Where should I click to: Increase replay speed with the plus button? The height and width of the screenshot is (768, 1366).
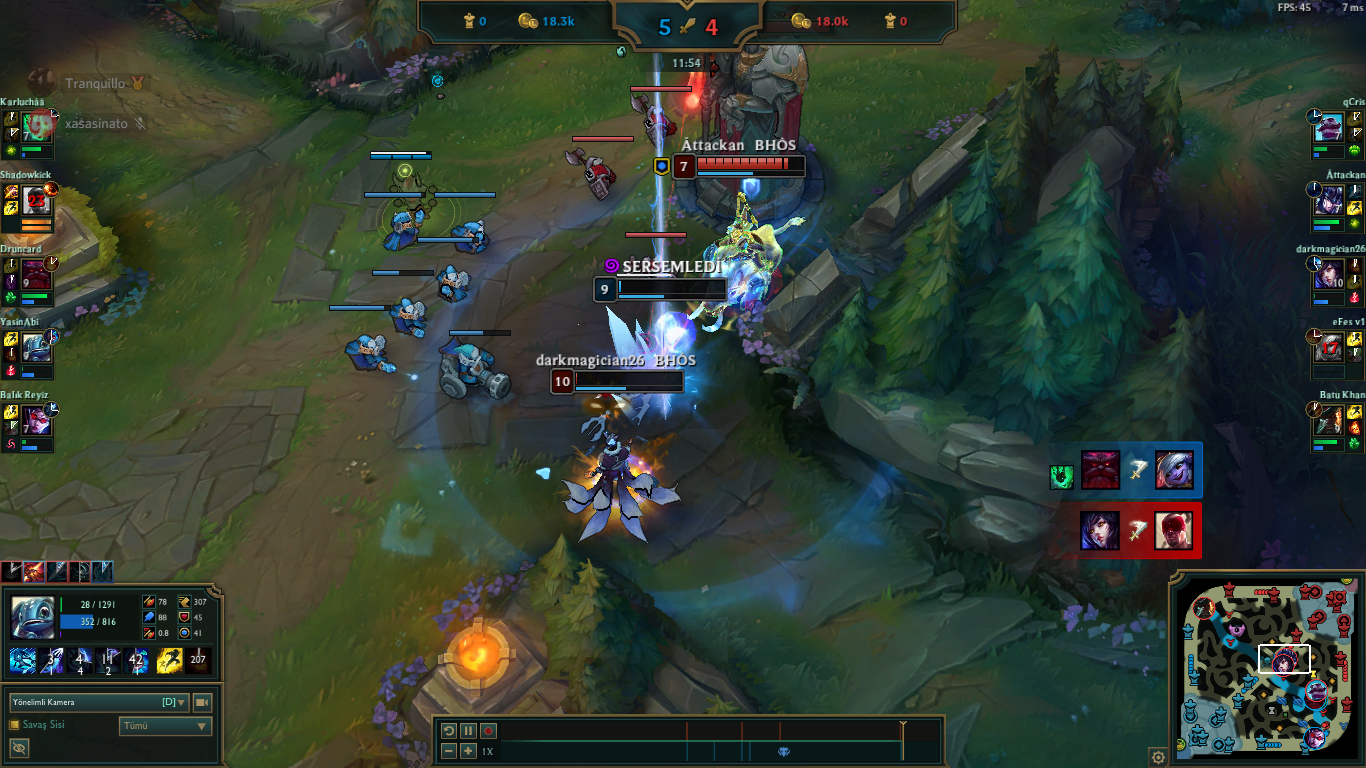coord(468,751)
